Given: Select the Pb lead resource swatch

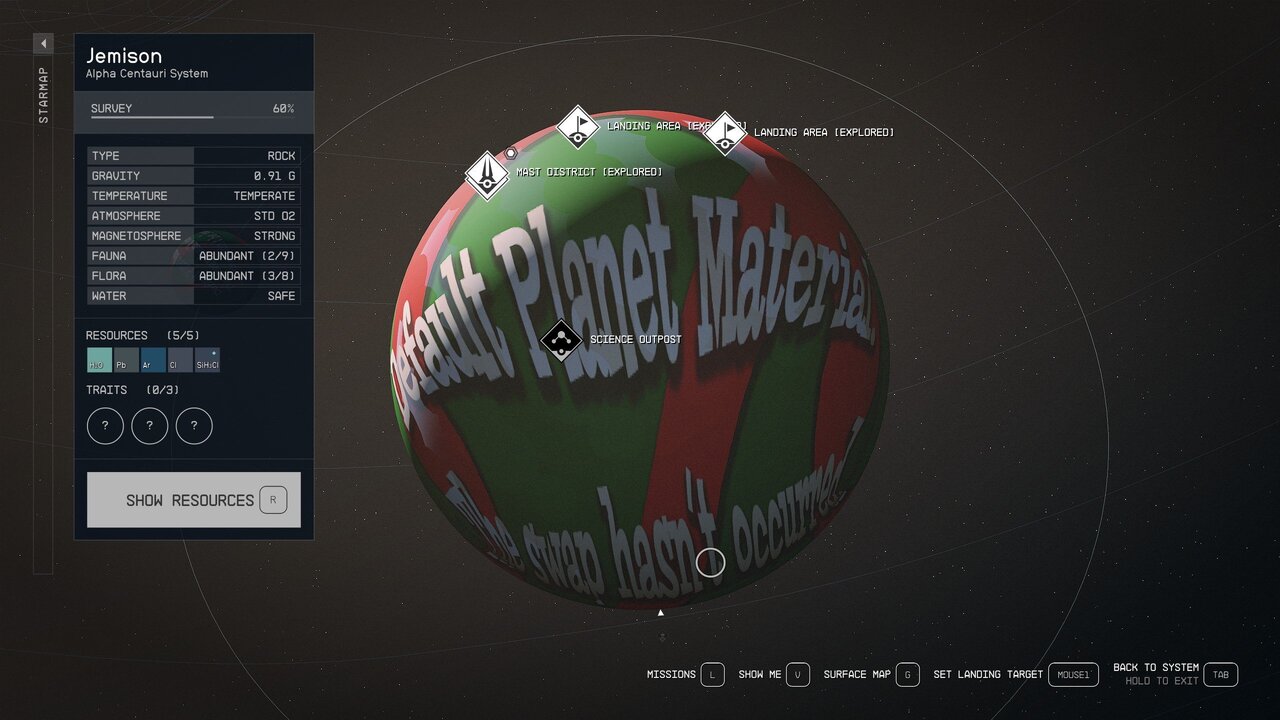Looking at the screenshot, I should click(126, 360).
